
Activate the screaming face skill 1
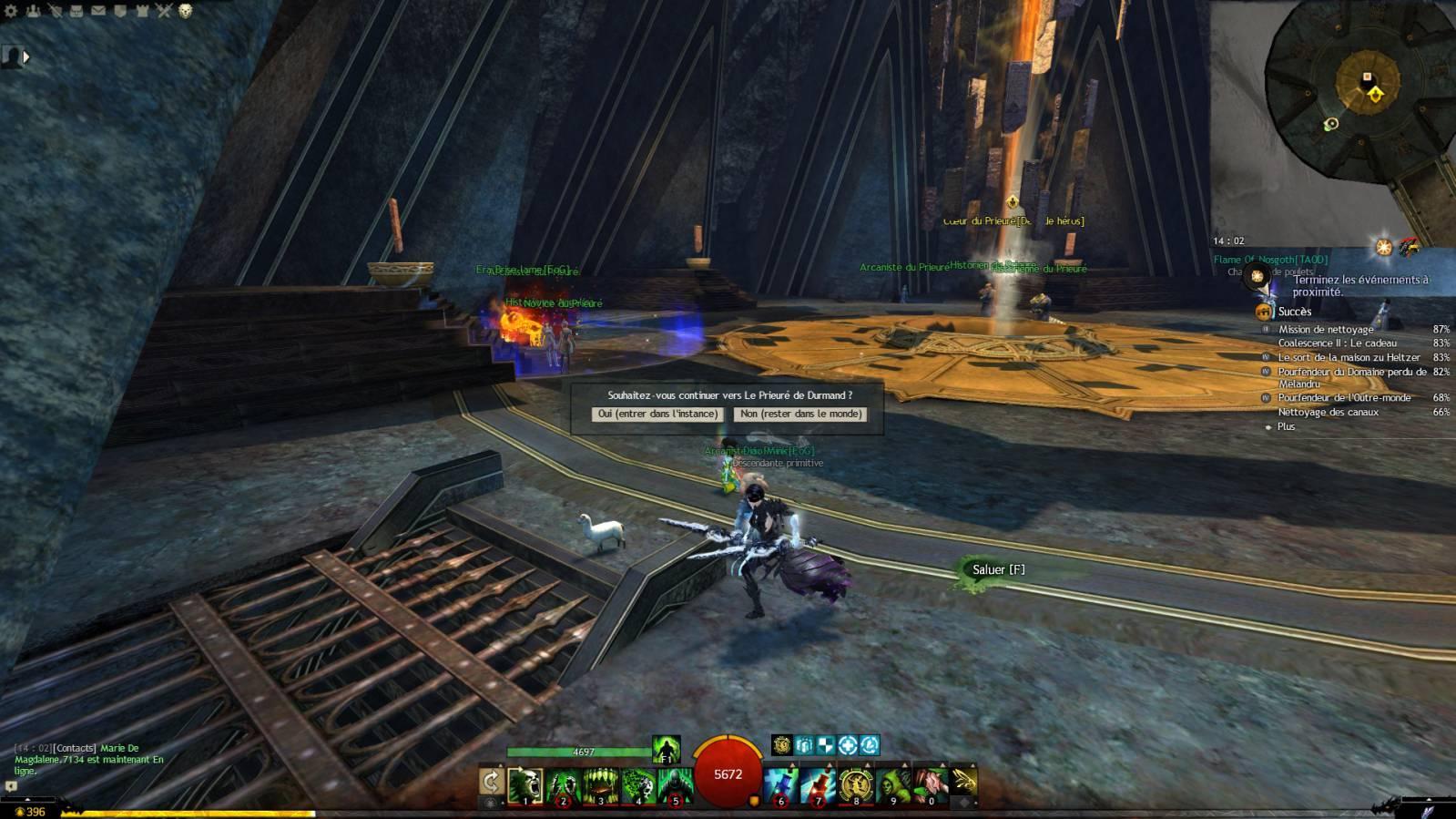click(x=525, y=784)
